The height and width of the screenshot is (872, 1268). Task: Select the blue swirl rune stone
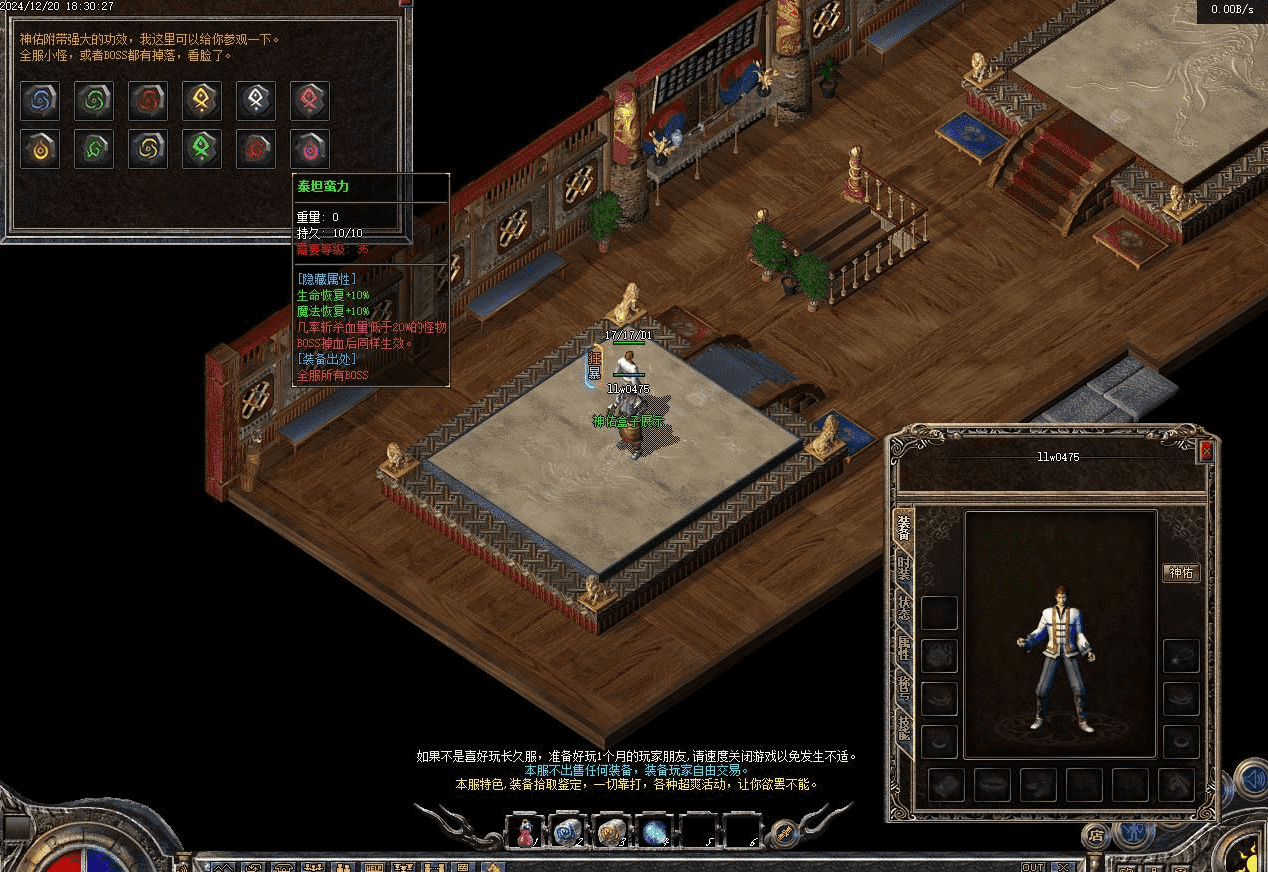click(x=40, y=100)
